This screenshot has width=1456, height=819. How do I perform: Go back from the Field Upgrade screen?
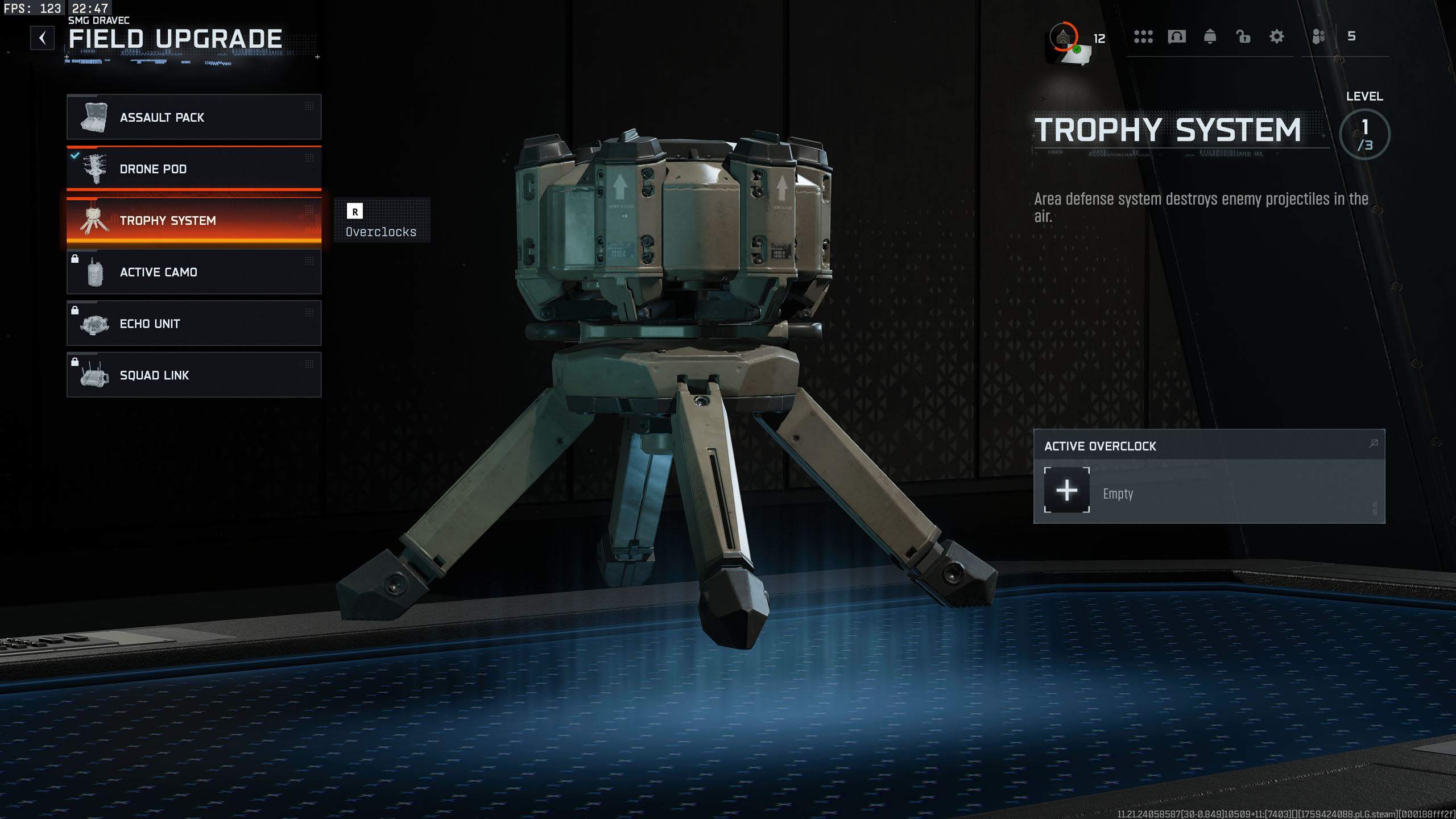coord(42,38)
